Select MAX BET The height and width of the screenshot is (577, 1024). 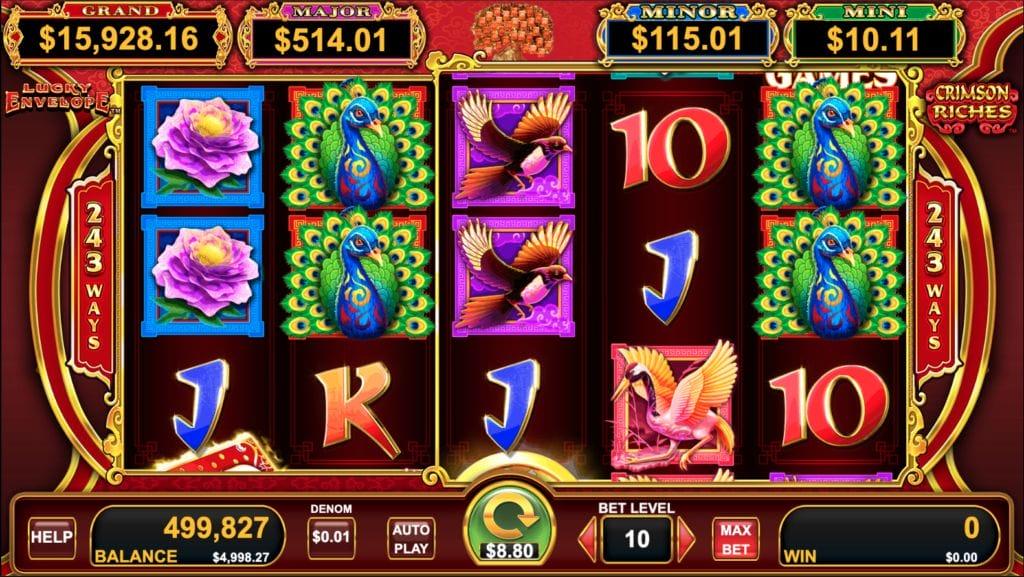[x=735, y=538]
